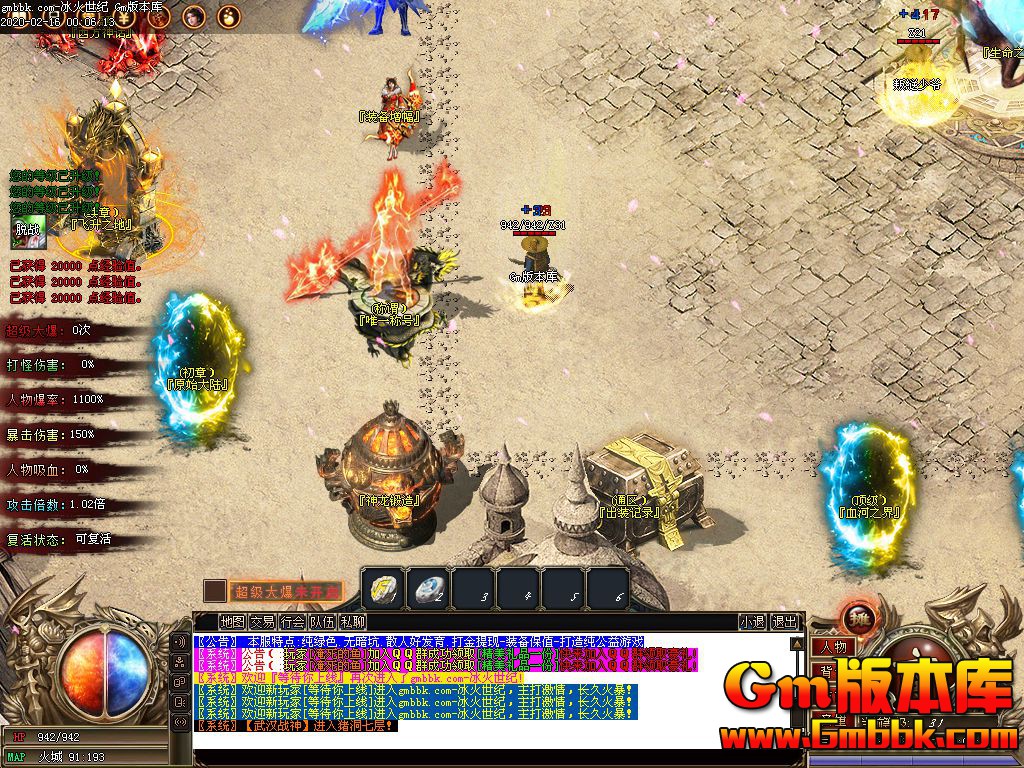Open the 交易 trade menu
1024x768 pixels.
pyautogui.click(x=262, y=621)
